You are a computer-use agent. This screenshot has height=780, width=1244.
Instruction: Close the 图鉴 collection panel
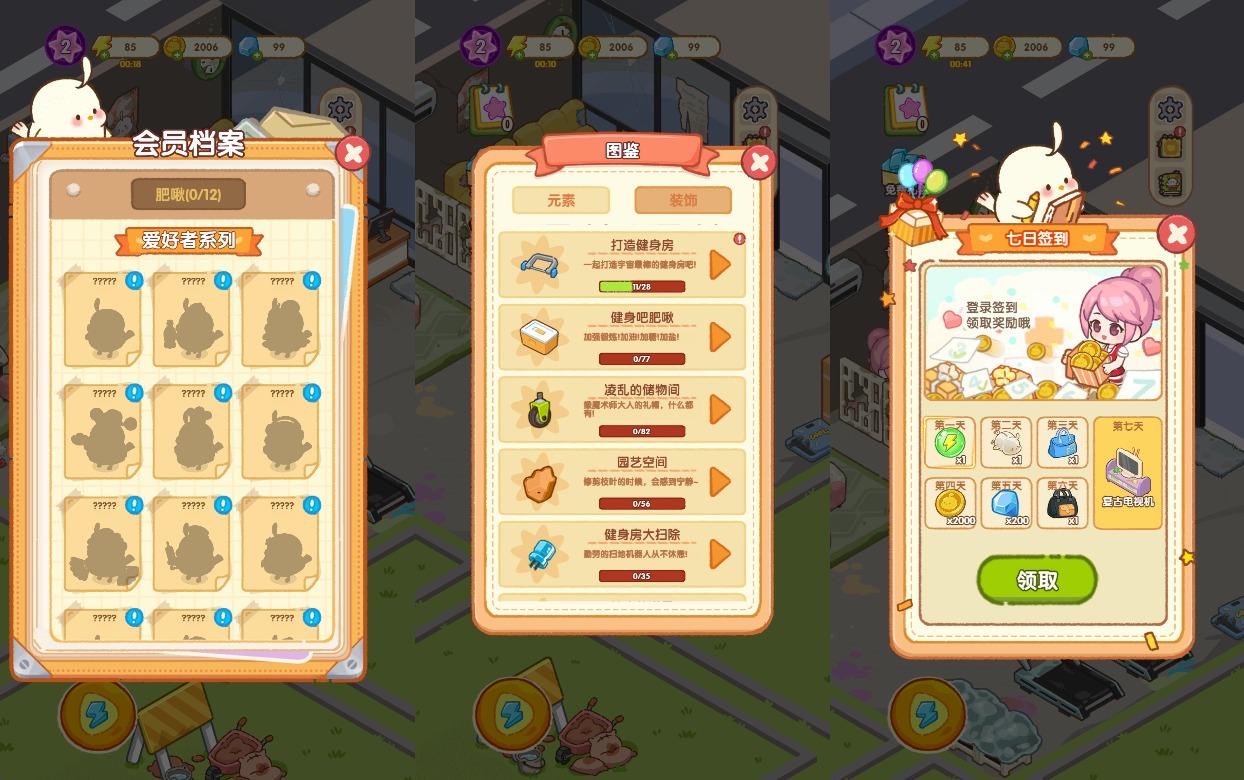pos(759,162)
